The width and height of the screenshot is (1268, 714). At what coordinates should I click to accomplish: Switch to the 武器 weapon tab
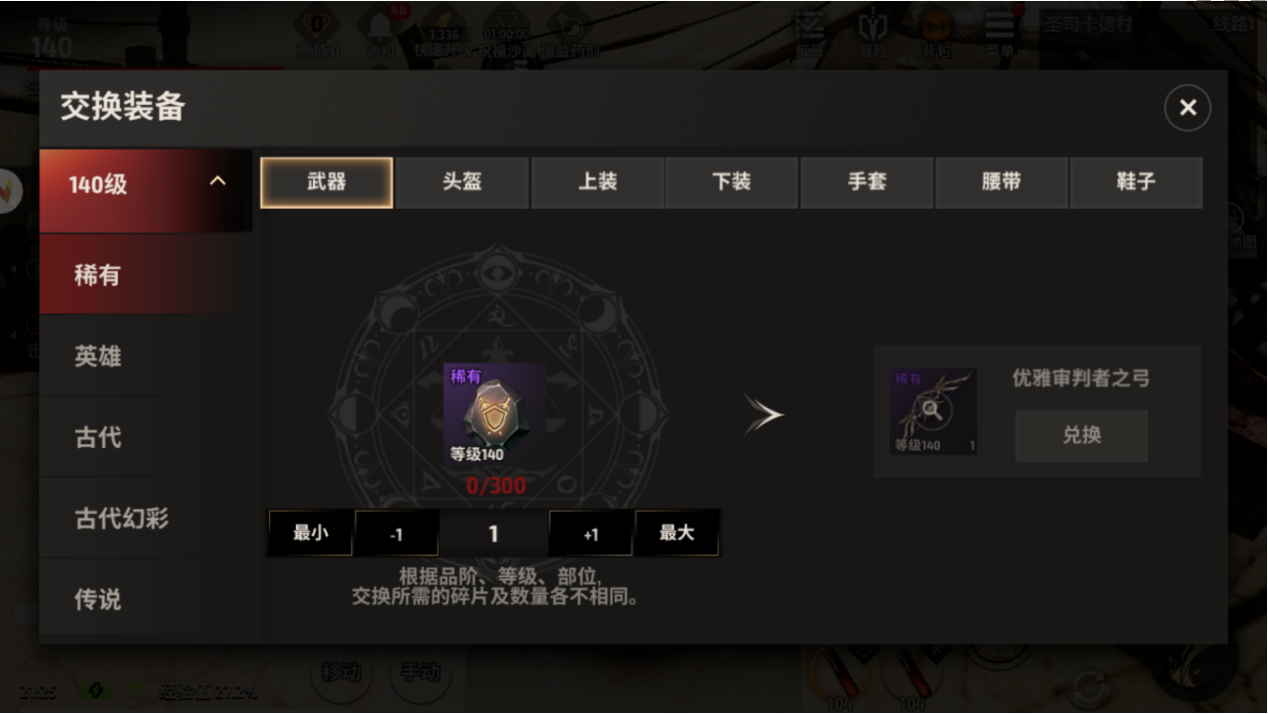(326, 182)
